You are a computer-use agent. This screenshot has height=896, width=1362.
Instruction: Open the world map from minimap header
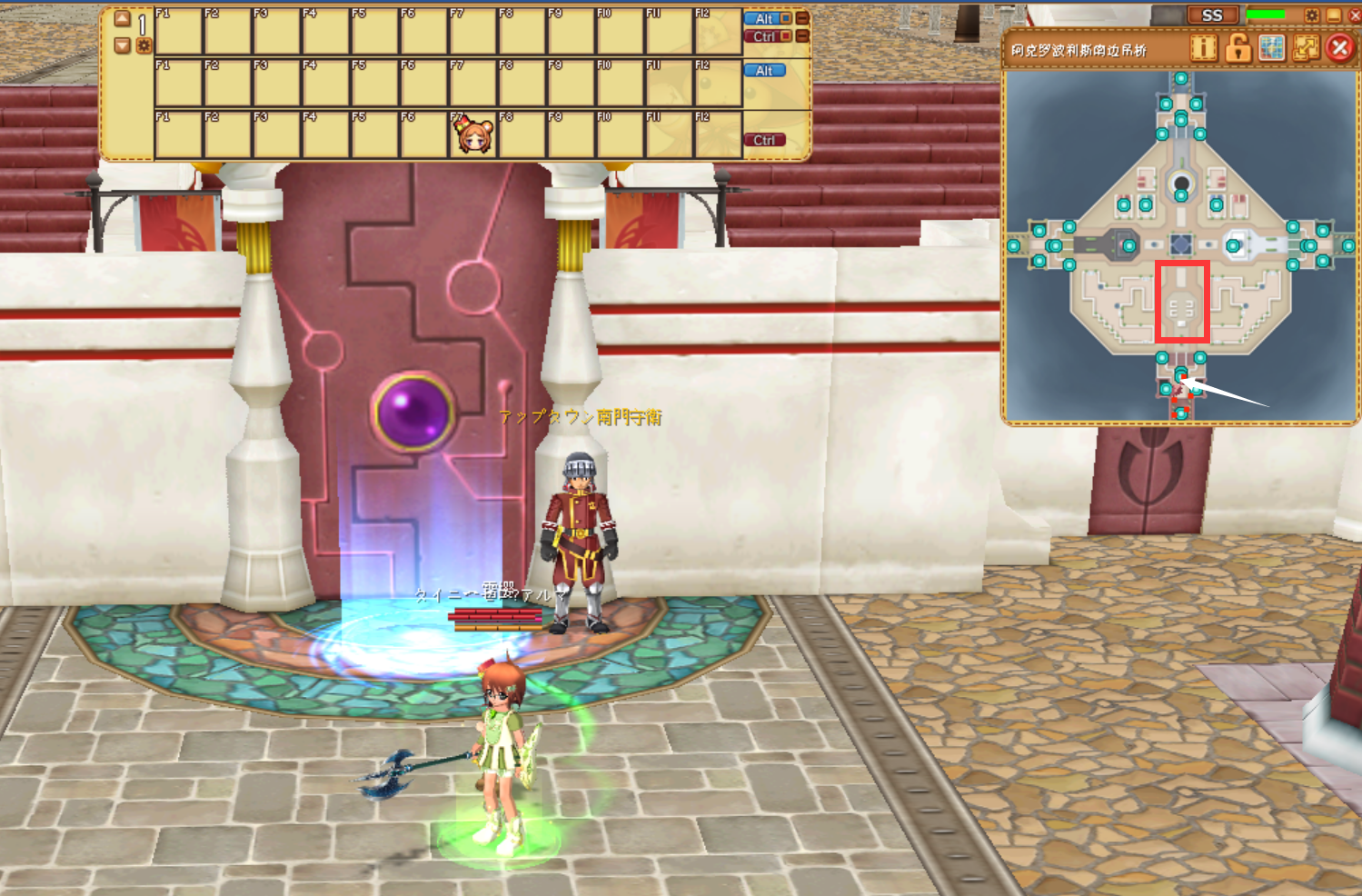tap(1272, 47)
